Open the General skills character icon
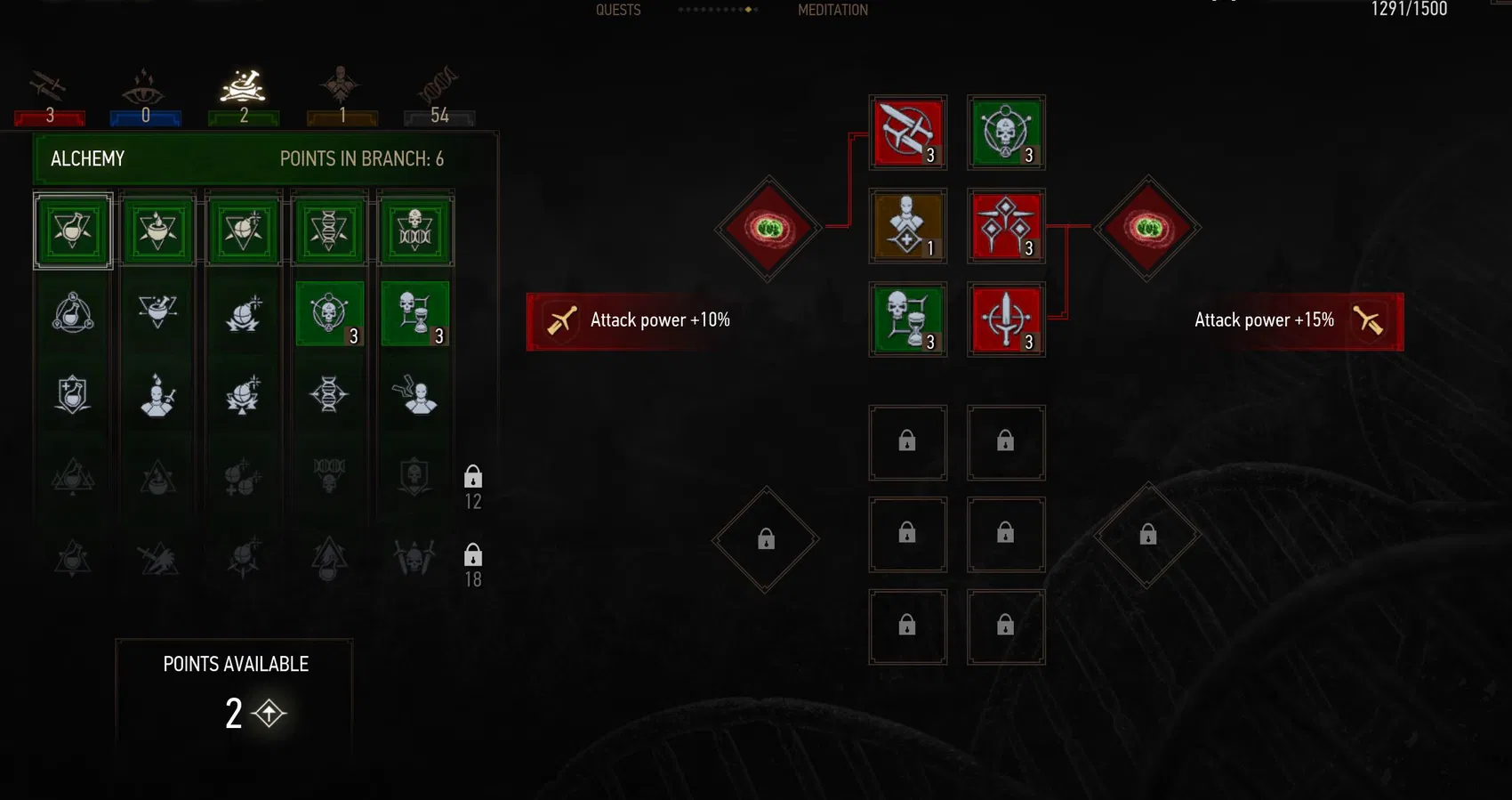Screen dimensions: 1512x800 tap(341, 85)
